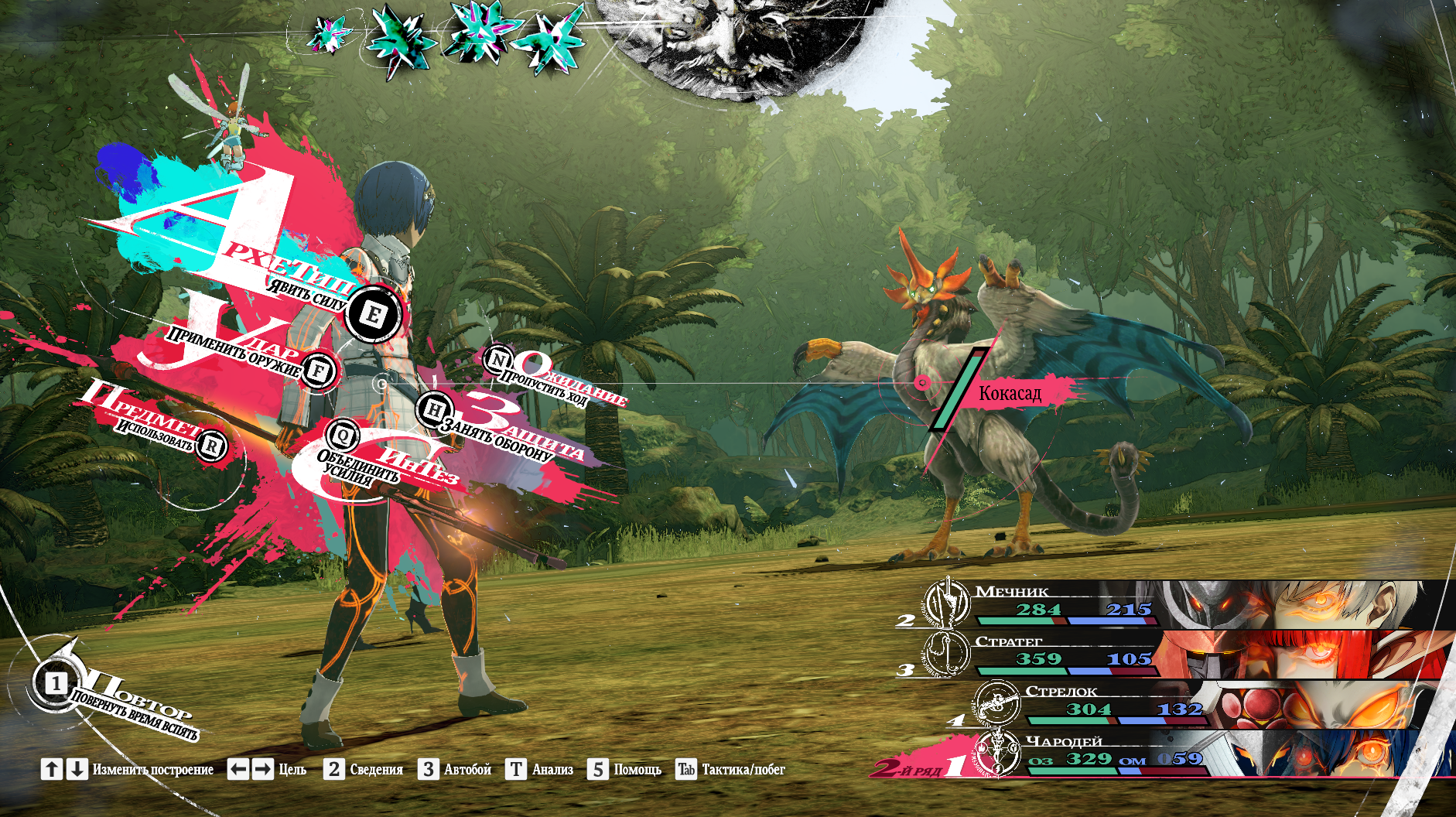Open the Анализ option
This screenshot has height=817, width=1456.
tap(540, 769)
